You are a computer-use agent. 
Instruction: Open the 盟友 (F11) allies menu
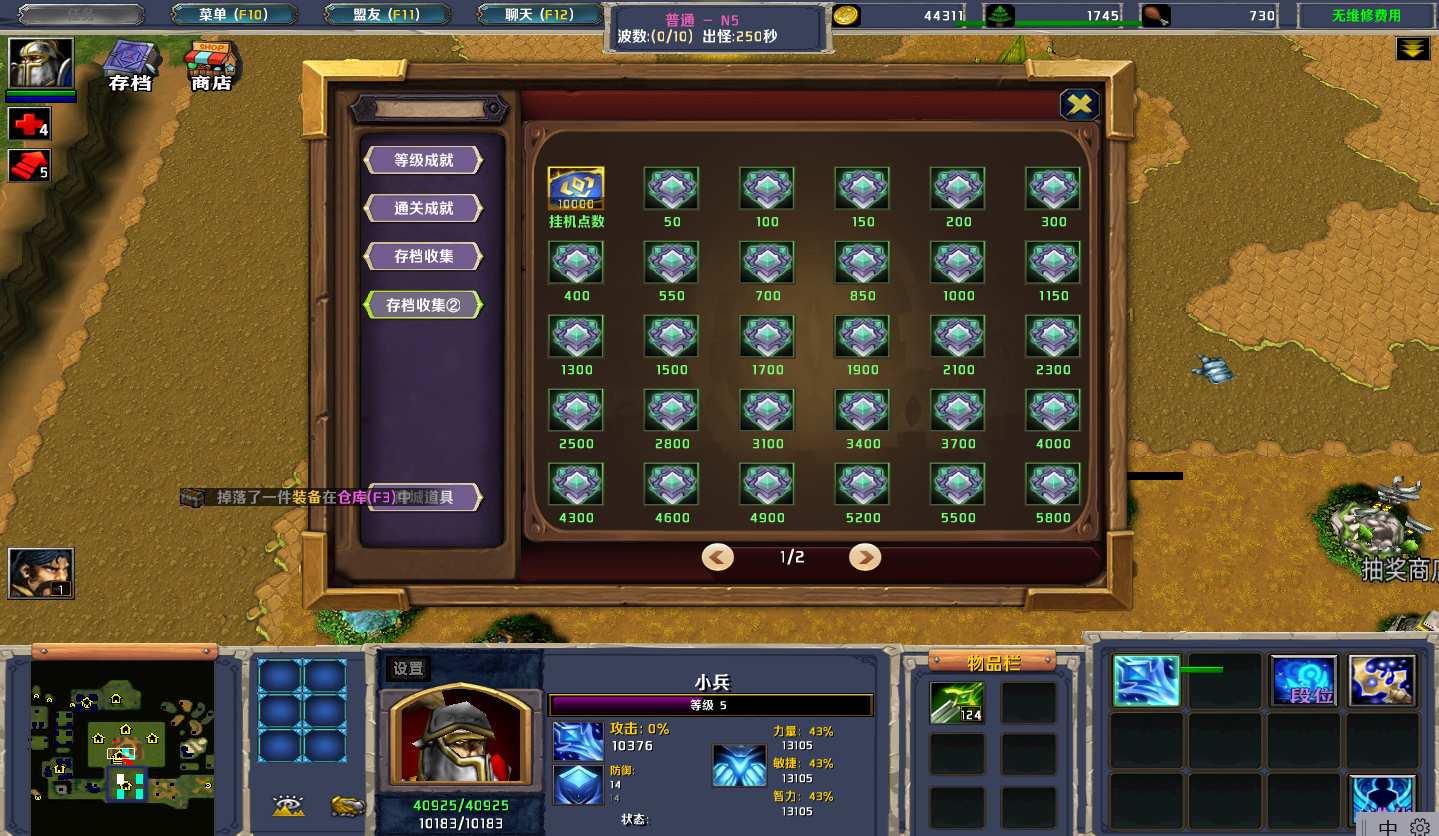(386, 15)
